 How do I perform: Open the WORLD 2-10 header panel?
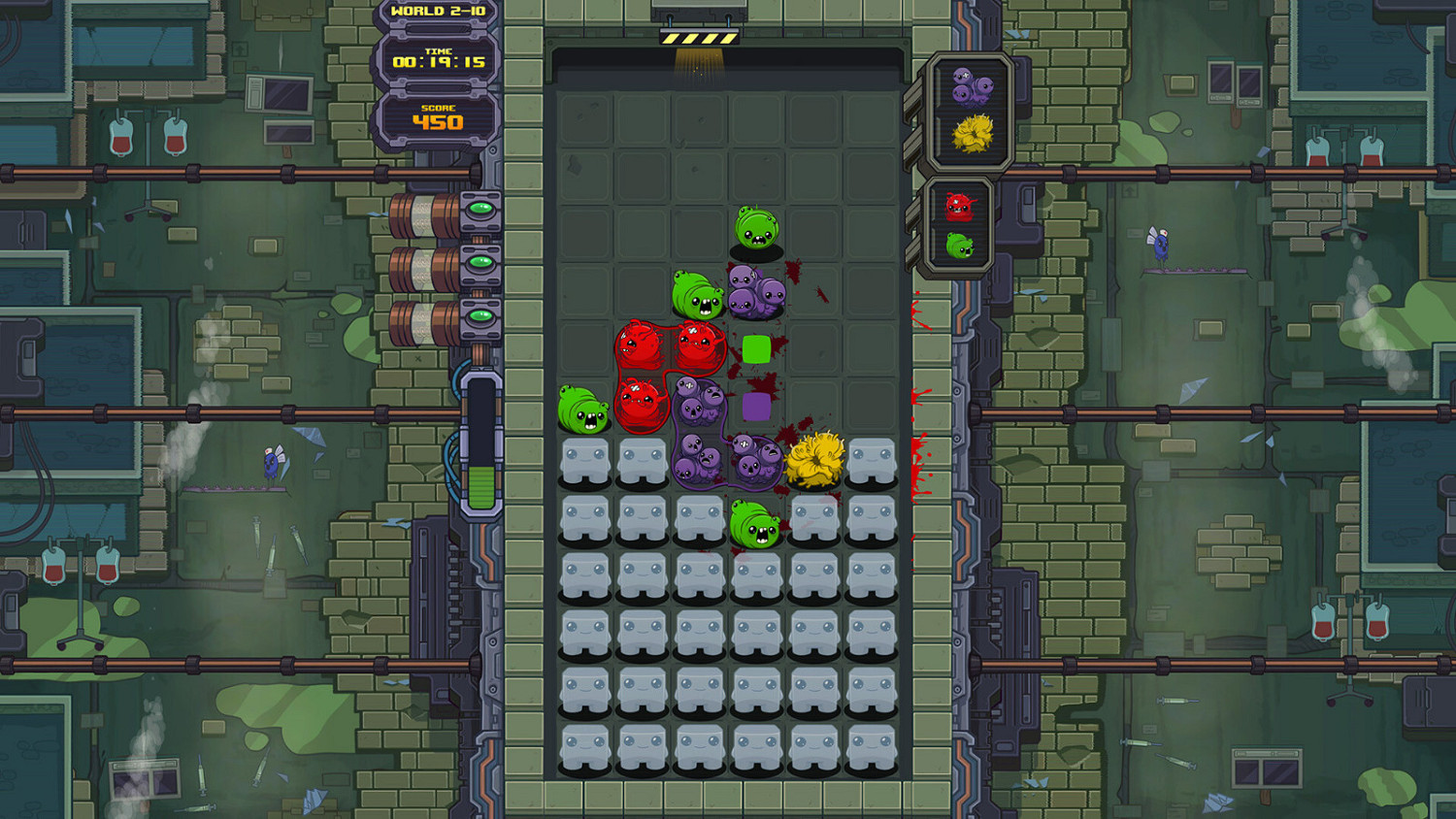pos(439,12)
